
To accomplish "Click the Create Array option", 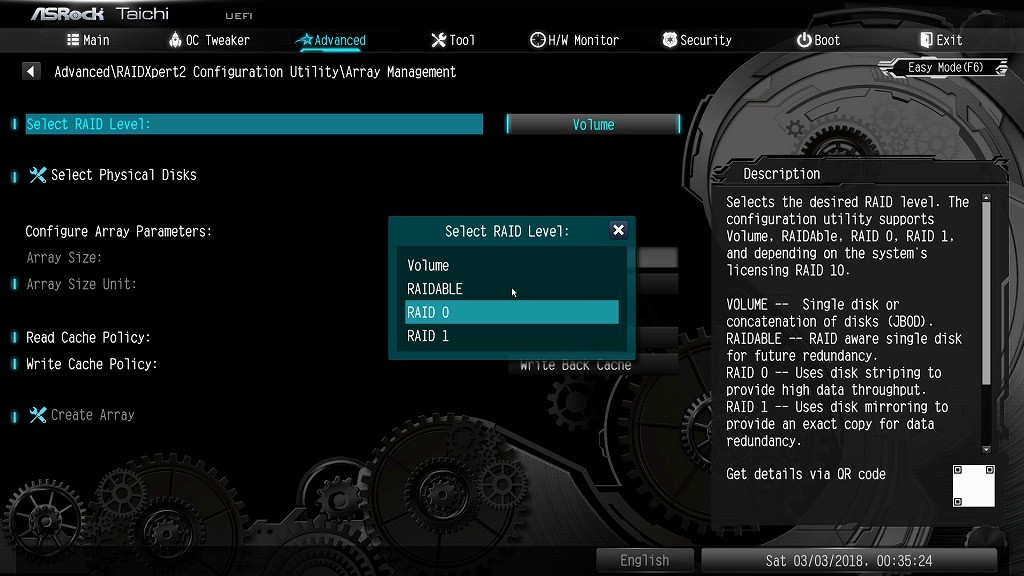I will coord(92,415).
